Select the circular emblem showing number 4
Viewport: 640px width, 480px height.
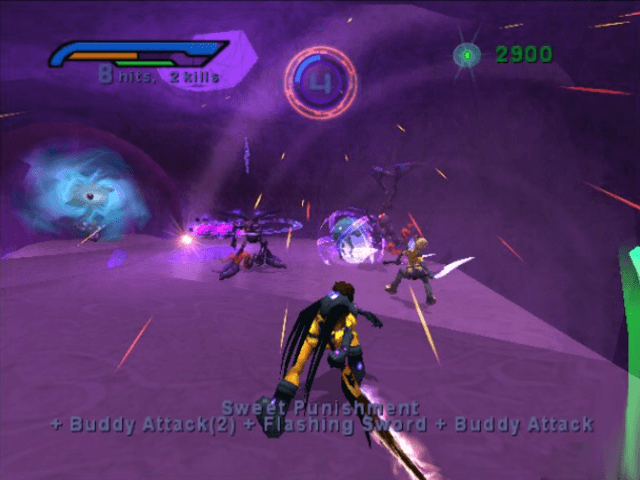[x=320, y=81]
